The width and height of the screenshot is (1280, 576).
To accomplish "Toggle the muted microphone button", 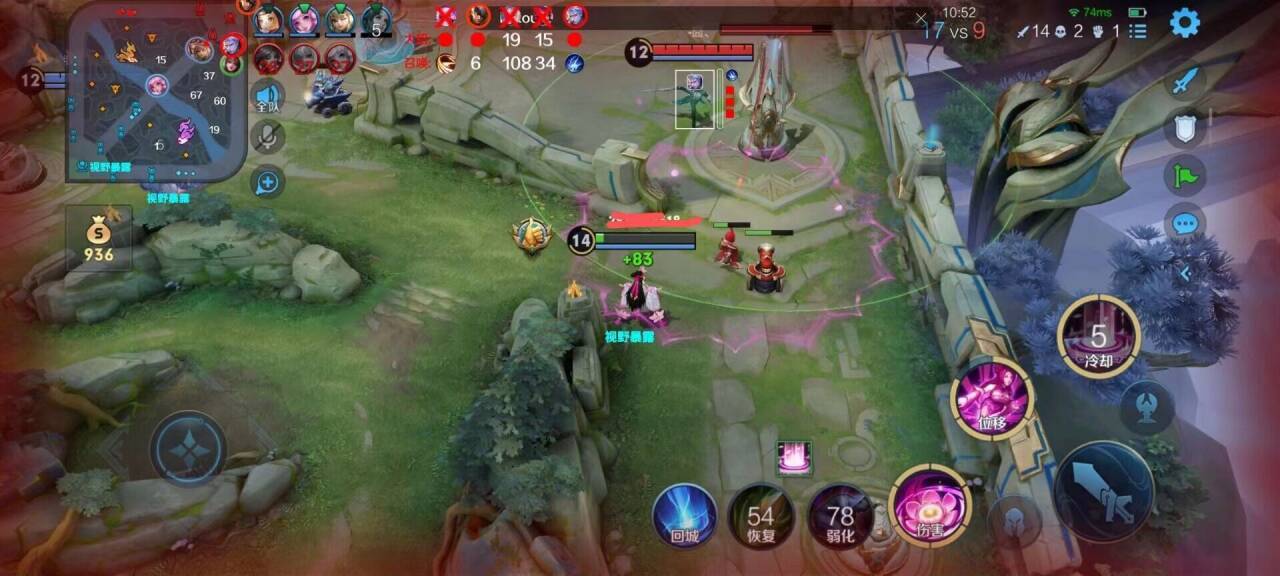I will (x=267, y=137).
